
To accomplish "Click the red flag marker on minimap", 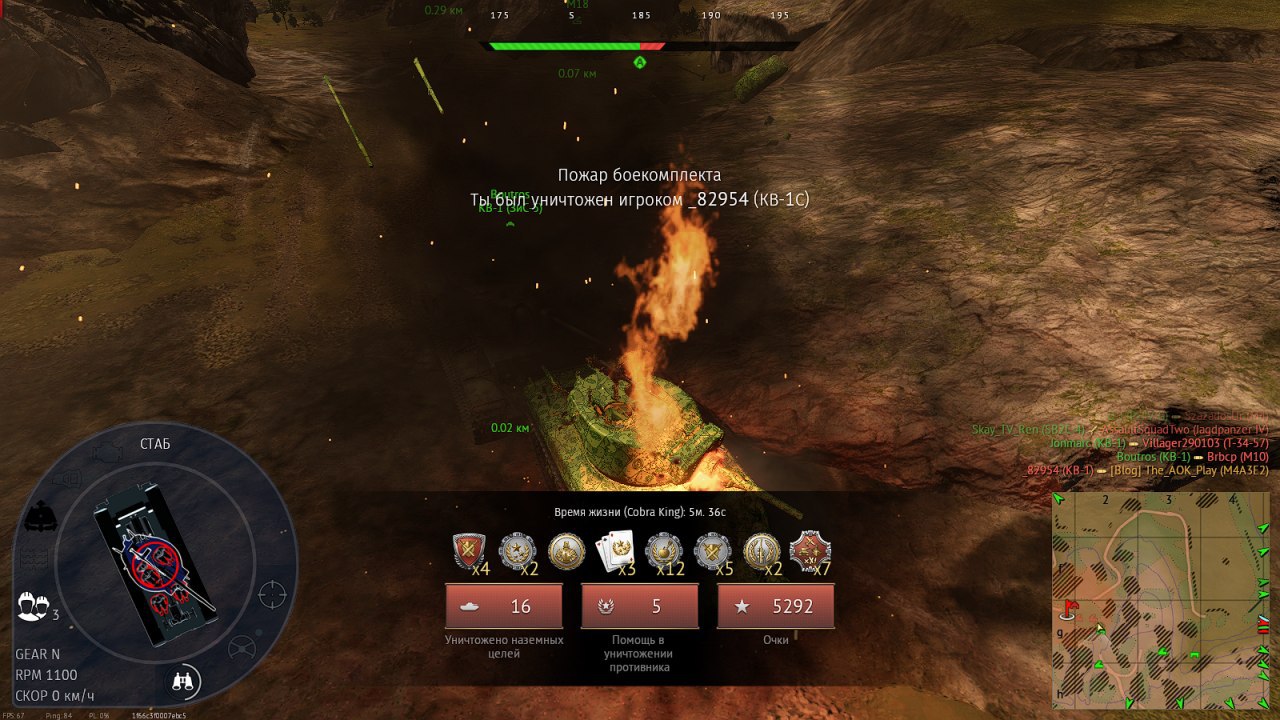I will click(x=1071, y=607).
